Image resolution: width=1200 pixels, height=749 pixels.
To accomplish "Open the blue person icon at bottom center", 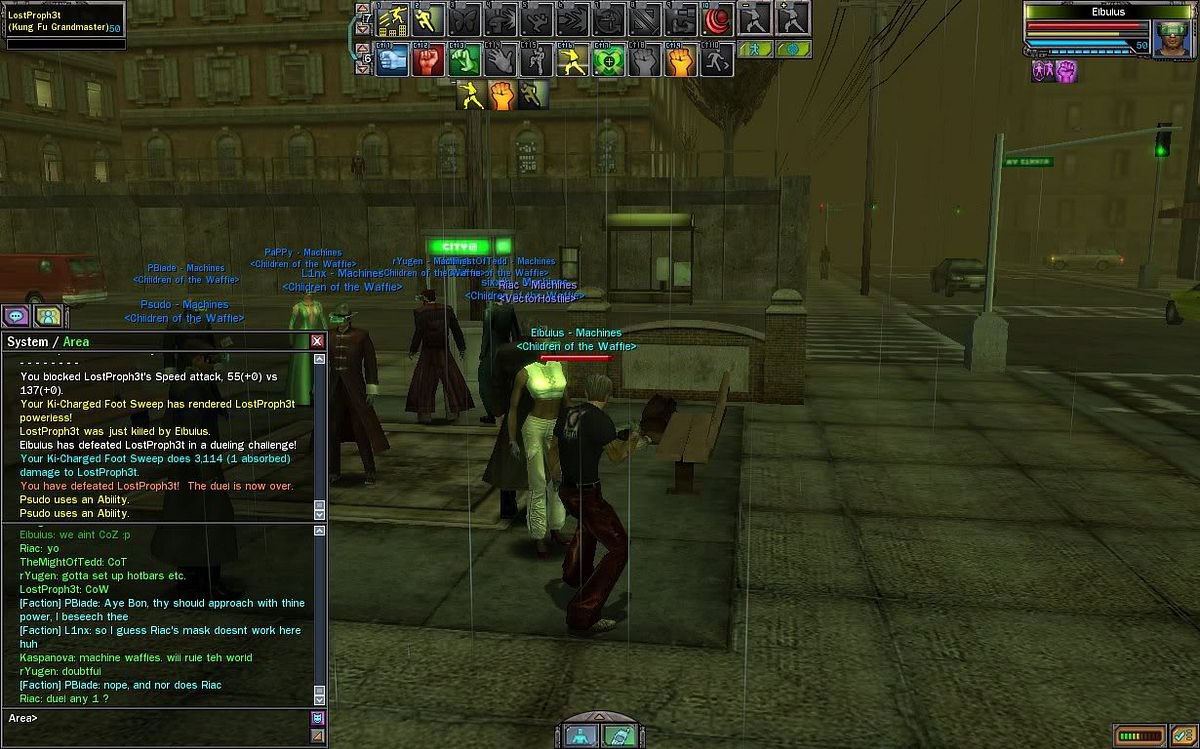I will click(582, 735).
